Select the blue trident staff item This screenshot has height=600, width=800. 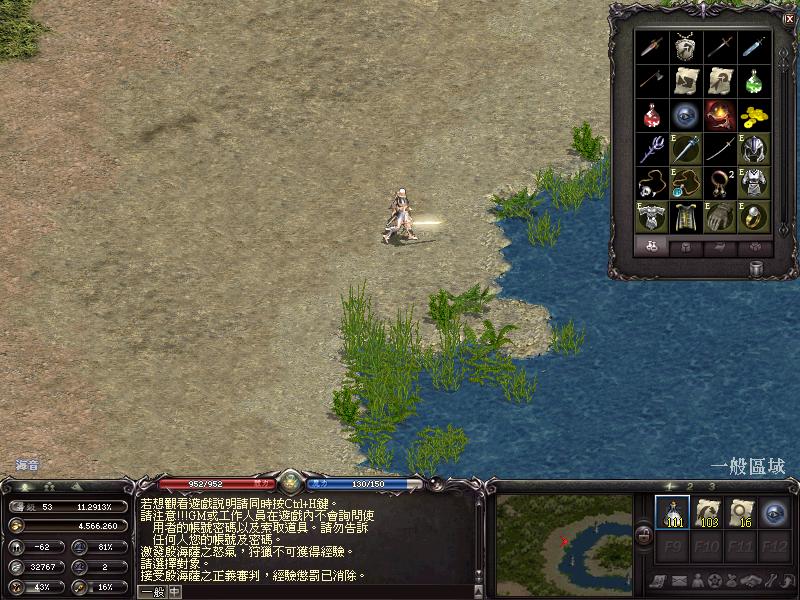652,149
